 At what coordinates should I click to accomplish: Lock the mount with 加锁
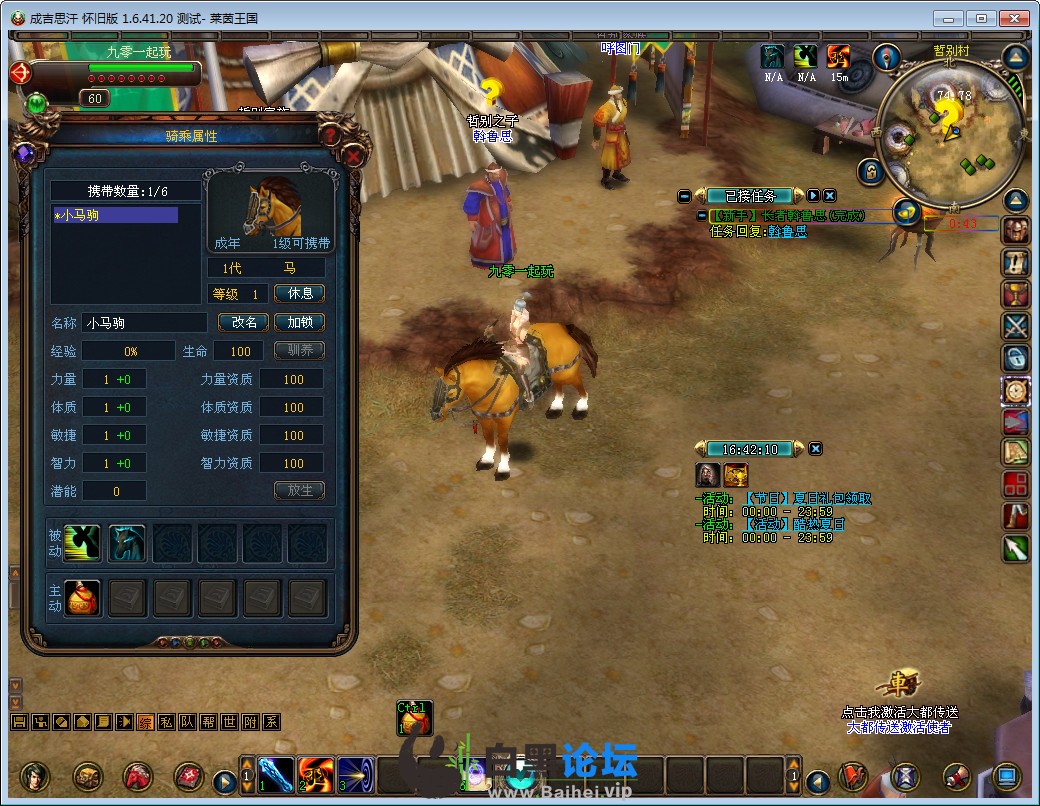tap(299, 322)
